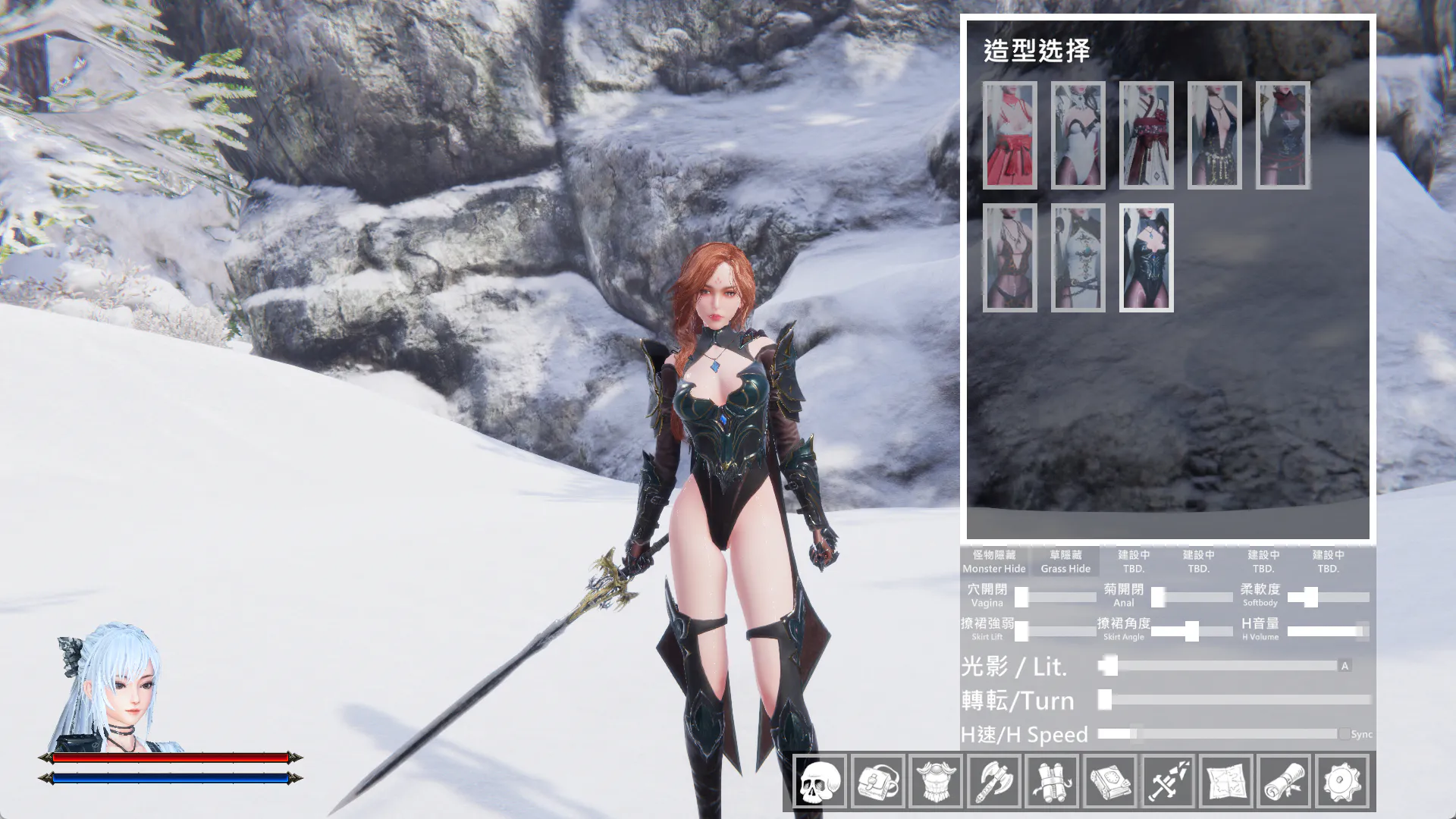
Task: Set the H Volume slider
Action: [x=1329, y=631]
